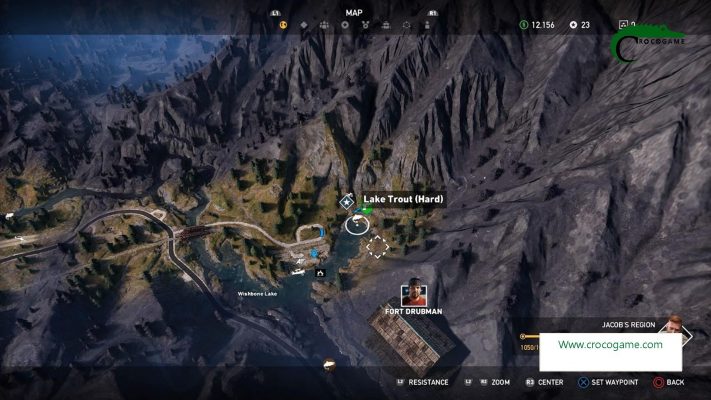Click the Zoom option in the bottom bar
The width and height of the screenshot is (711, 400).
[x=494, y=382]
